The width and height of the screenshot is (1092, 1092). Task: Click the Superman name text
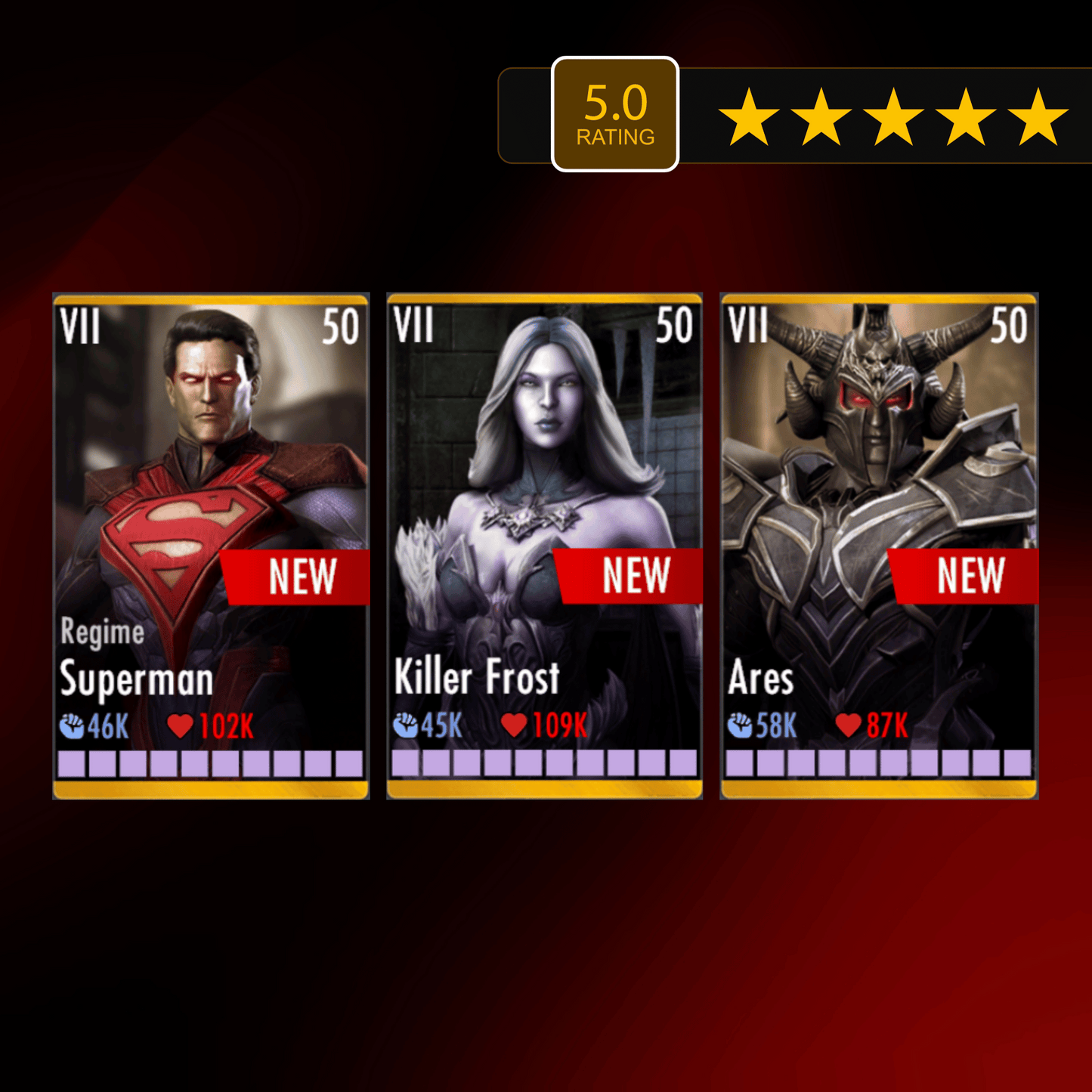137,681
